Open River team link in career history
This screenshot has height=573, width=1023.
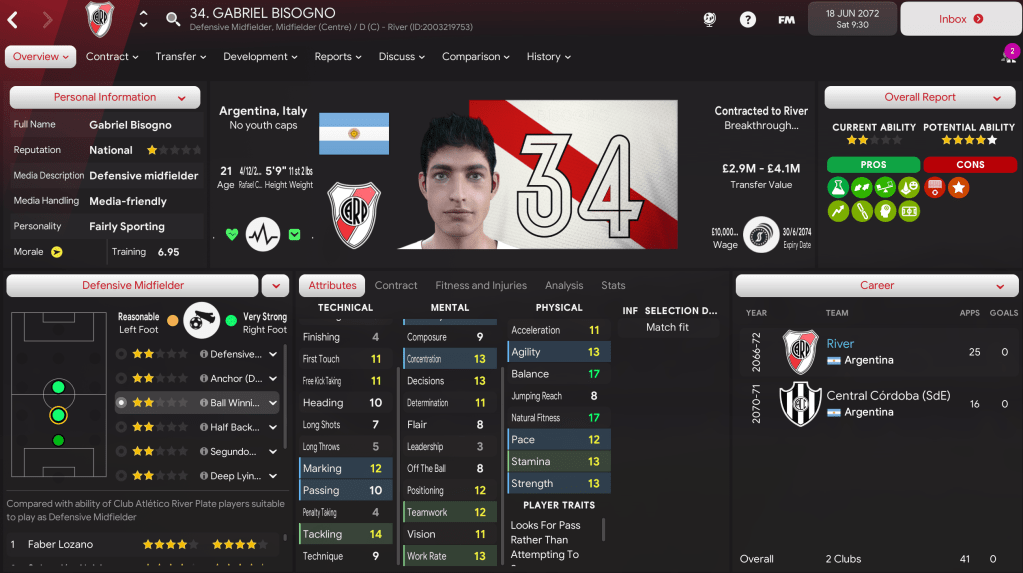pos(840,344)
